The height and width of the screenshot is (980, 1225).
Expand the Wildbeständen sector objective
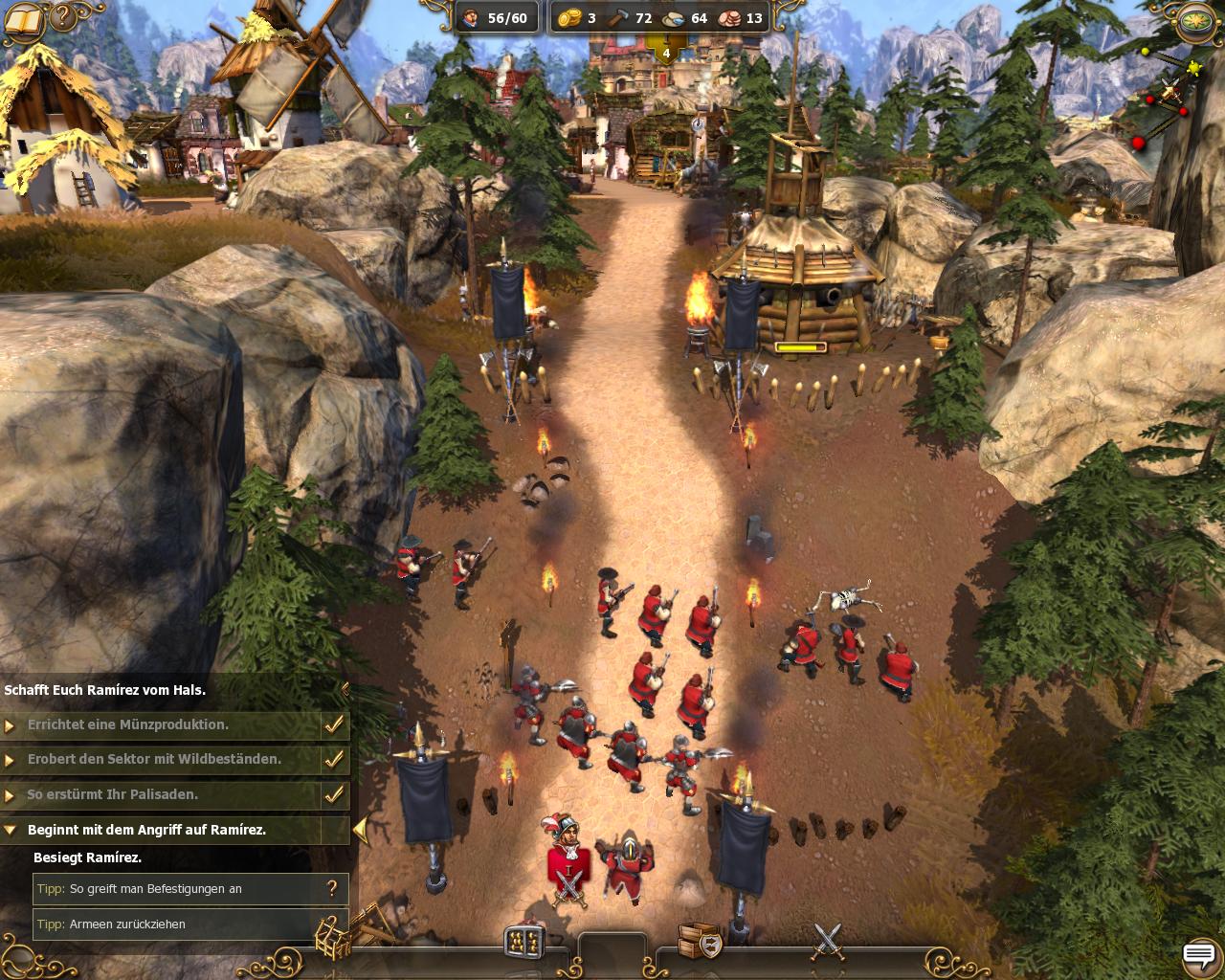coord(11,760)
